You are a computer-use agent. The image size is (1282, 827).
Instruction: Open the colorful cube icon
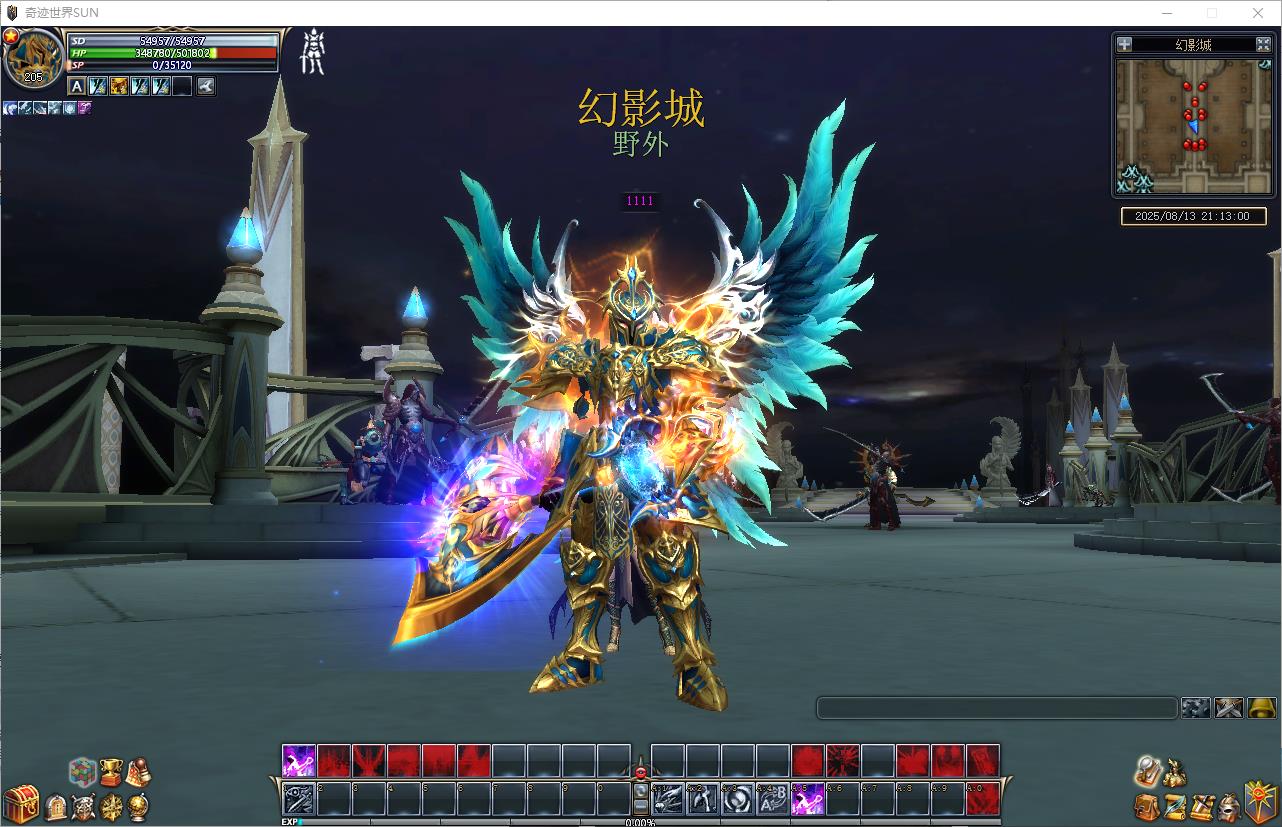click(82, 772)
